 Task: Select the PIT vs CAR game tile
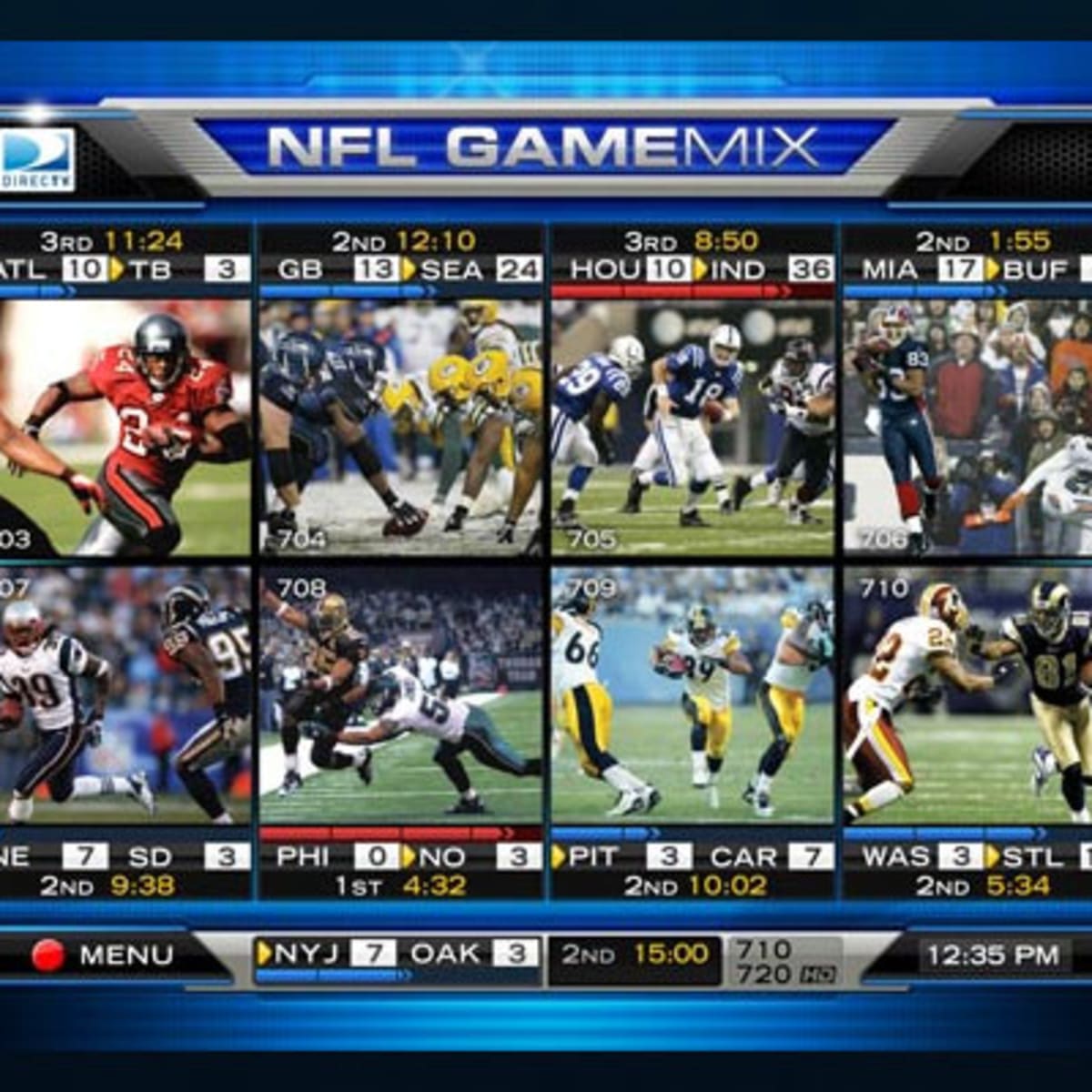click(x=693, y=694)
